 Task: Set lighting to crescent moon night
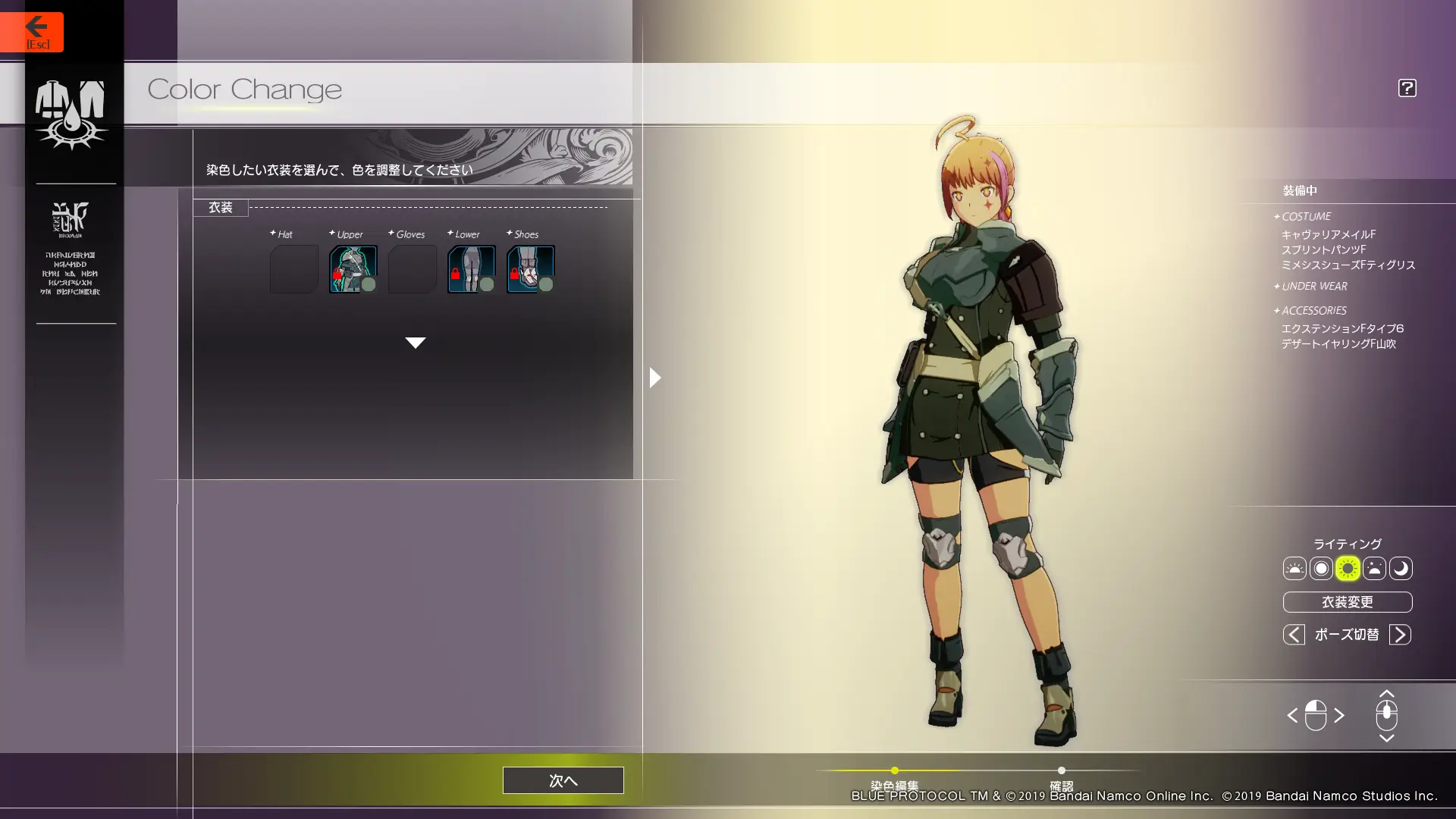pyautogui.click(x=1401, y=569)
